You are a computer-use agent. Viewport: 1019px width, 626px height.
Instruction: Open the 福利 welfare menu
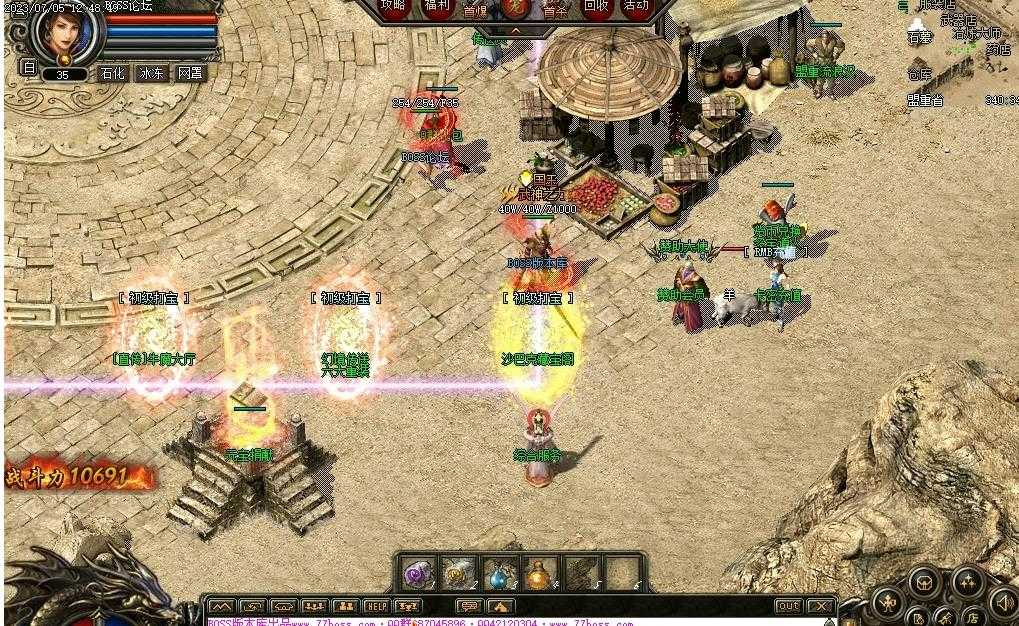pyautogui.click(x=437, y=6)
